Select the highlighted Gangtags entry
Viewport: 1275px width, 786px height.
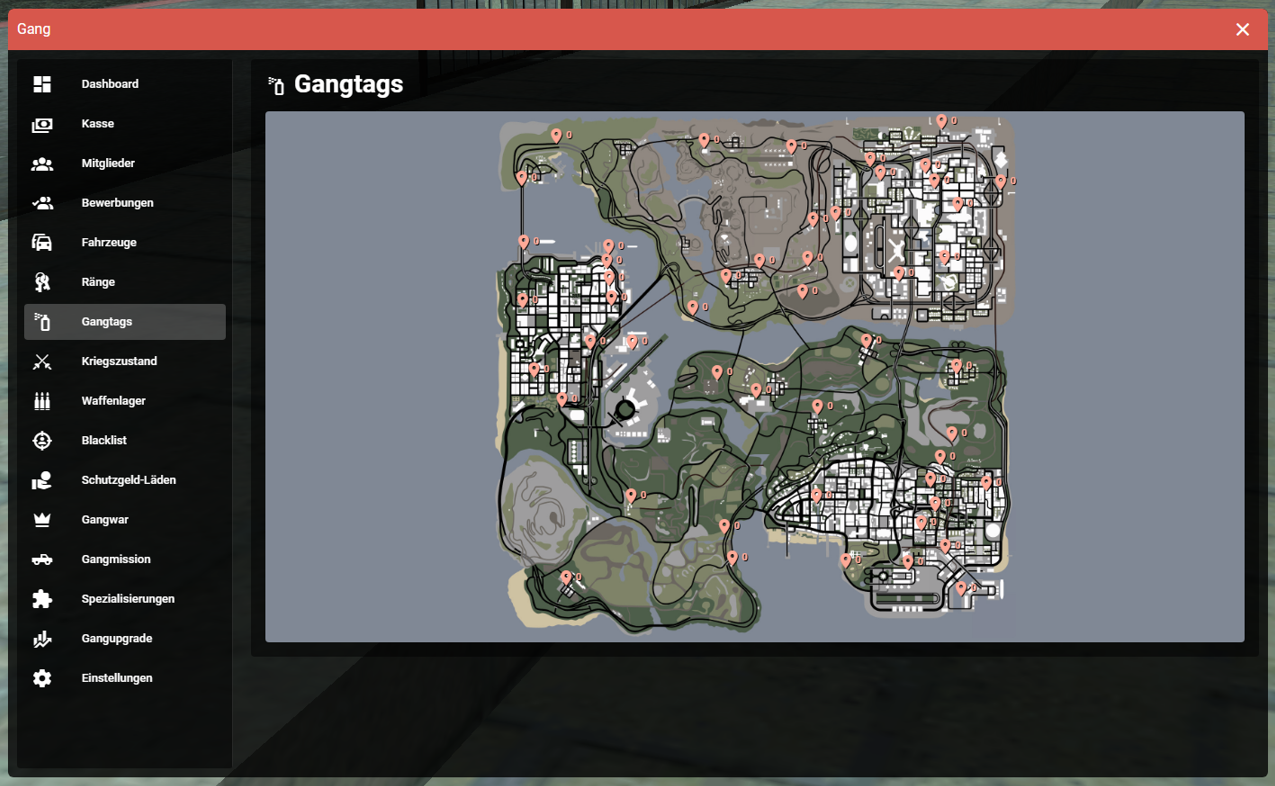107,322
